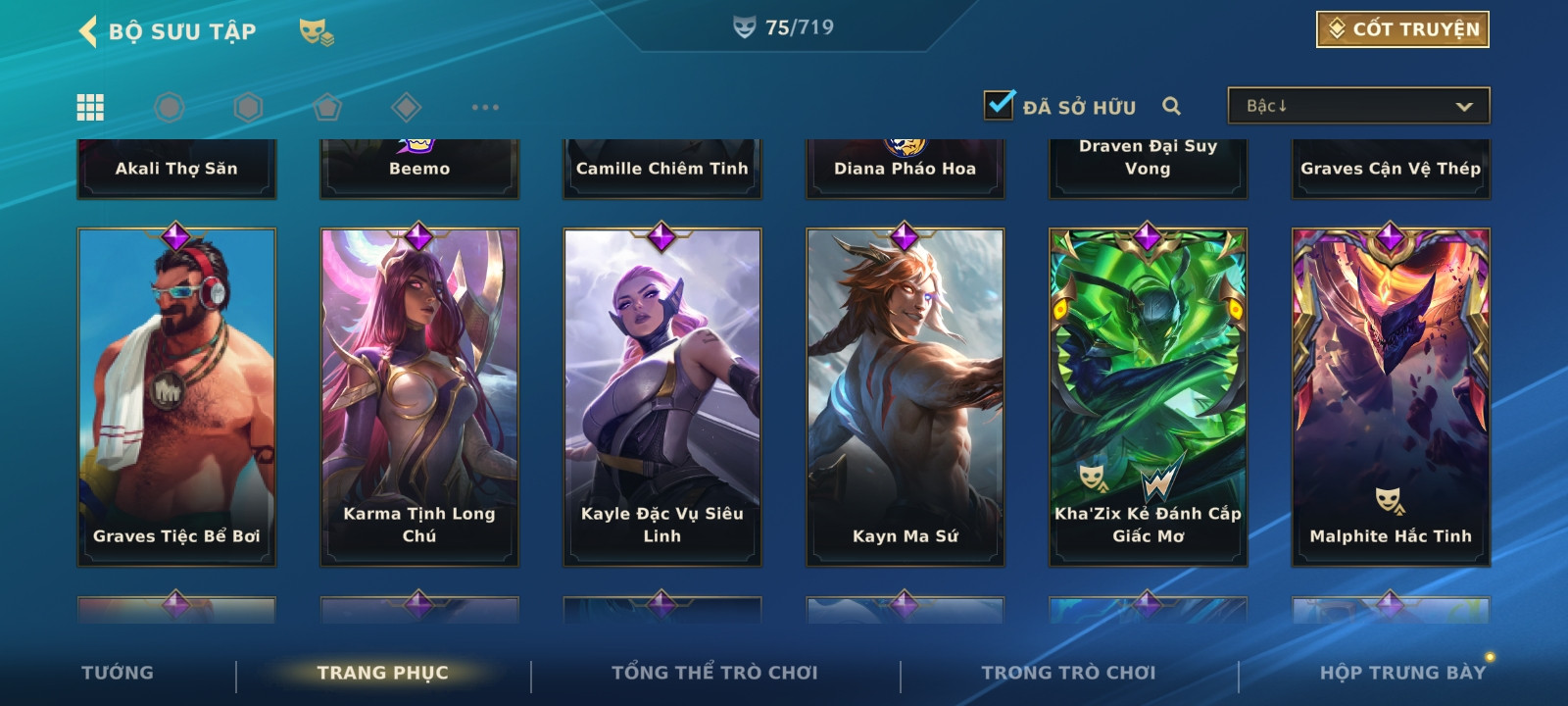Switch to the Tướng tab
The image size is (1568, 706).
118,673
